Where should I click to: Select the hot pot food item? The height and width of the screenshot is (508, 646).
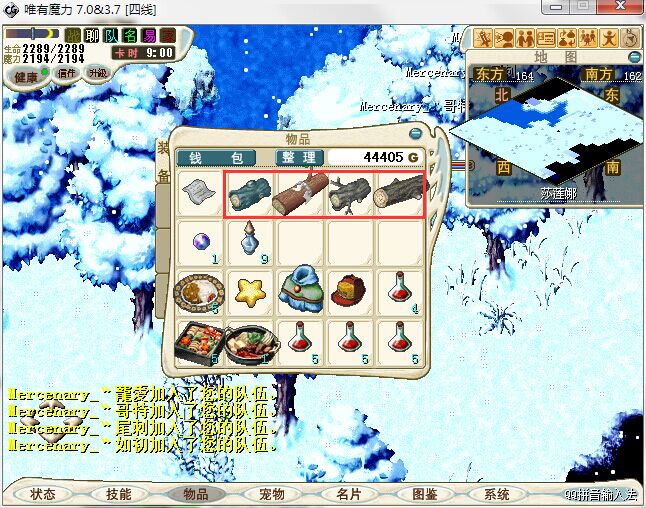pos(250,343)
